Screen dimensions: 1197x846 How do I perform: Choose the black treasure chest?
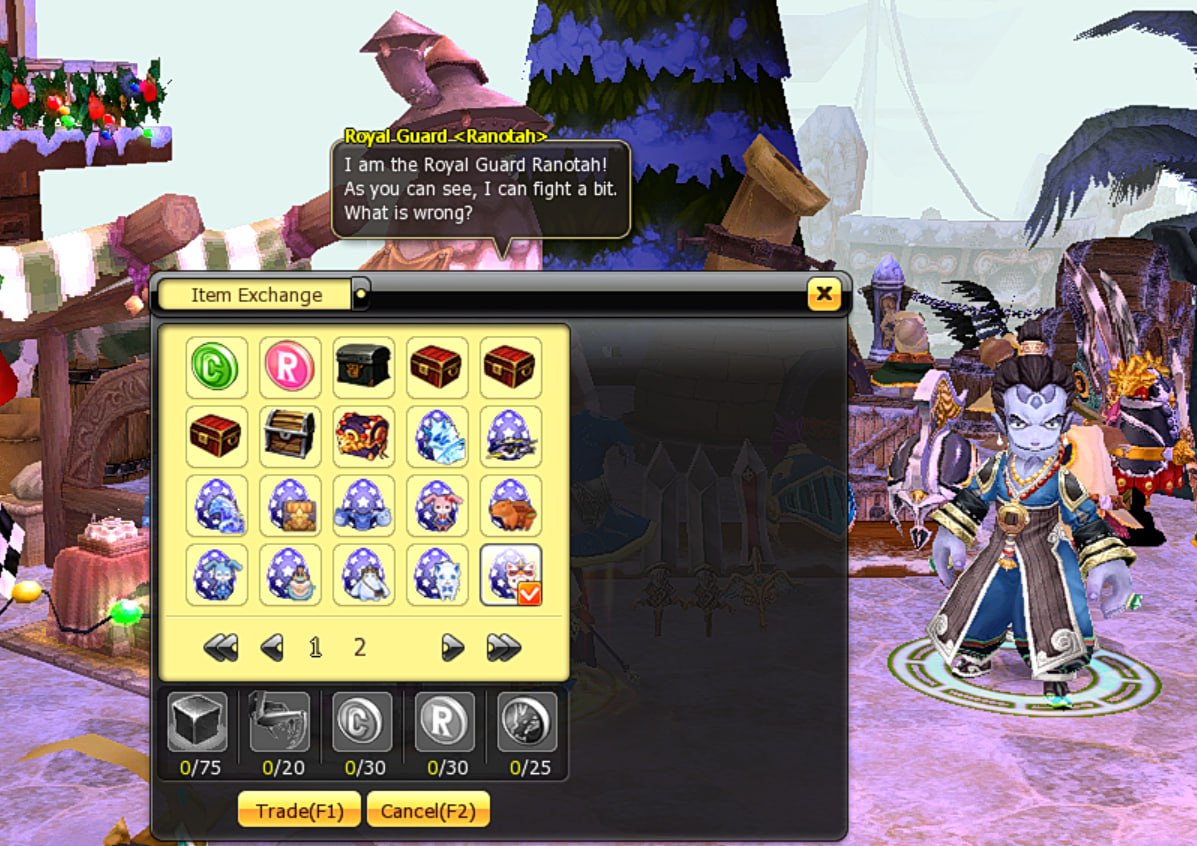point(364,367)
